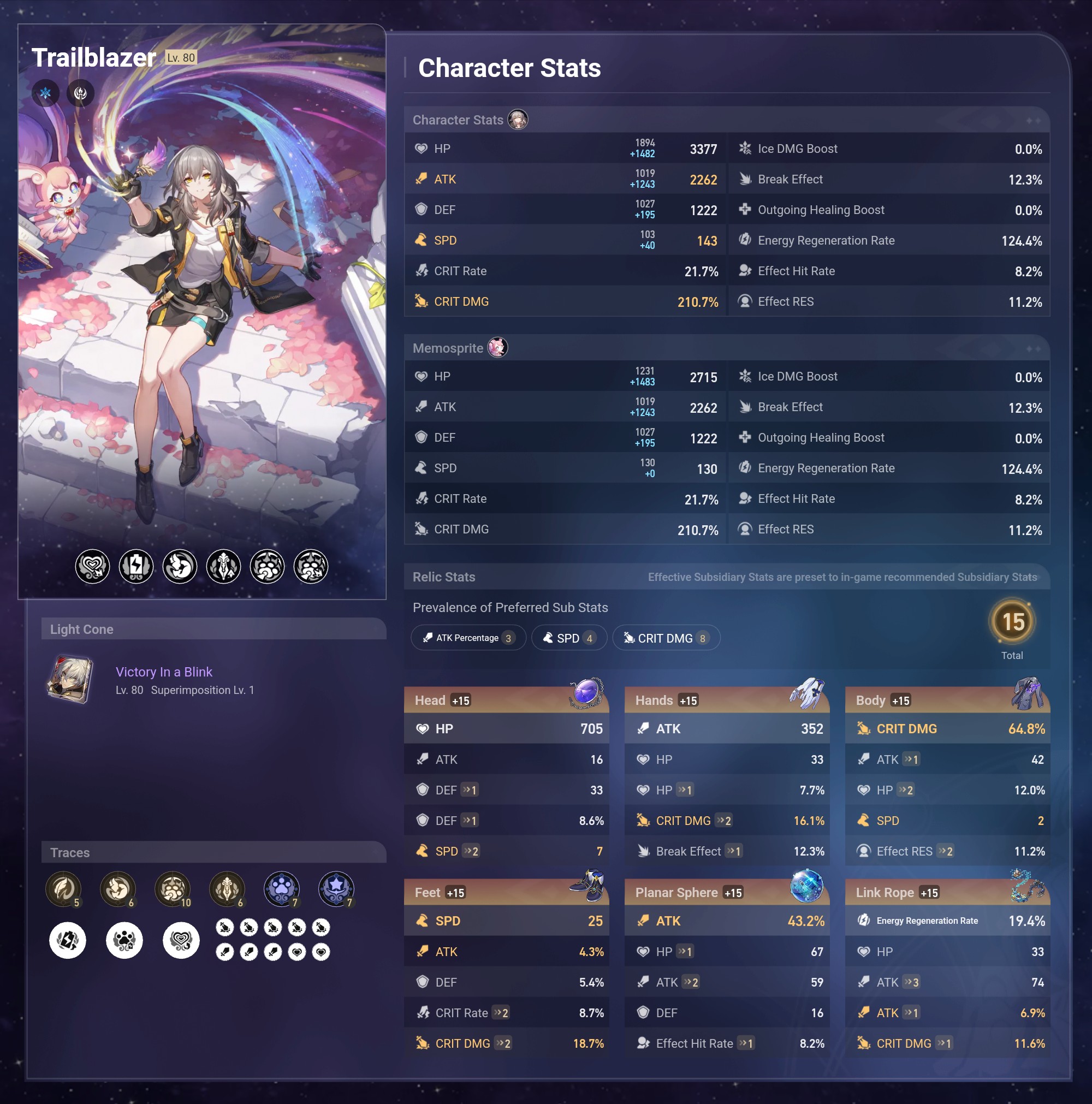The image size is (1092, 1104).
Task: Open the Ultimate trace icon showing level 10
Action: coord(173,889)
